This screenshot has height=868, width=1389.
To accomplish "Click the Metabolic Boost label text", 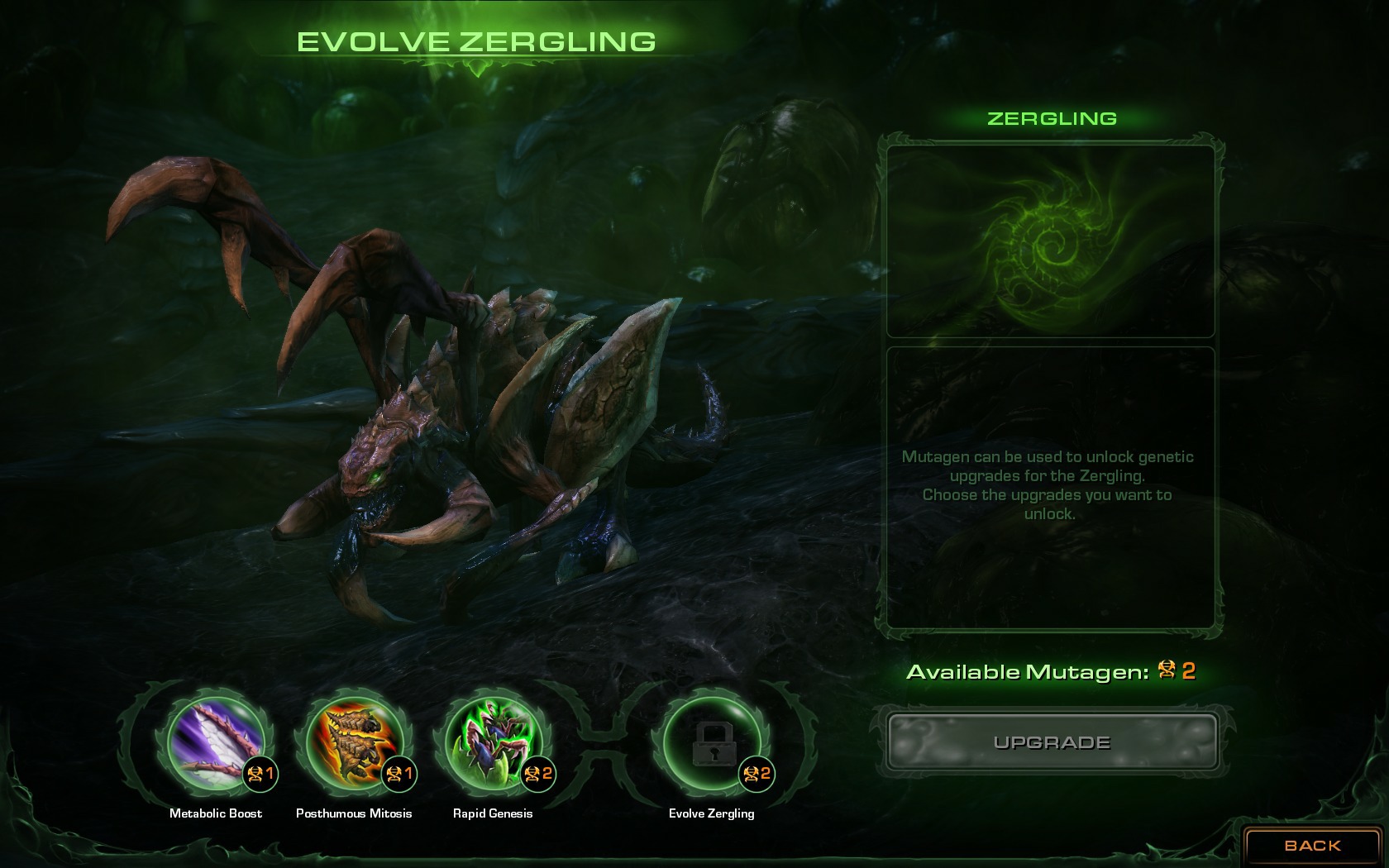I will coord(214,813).
